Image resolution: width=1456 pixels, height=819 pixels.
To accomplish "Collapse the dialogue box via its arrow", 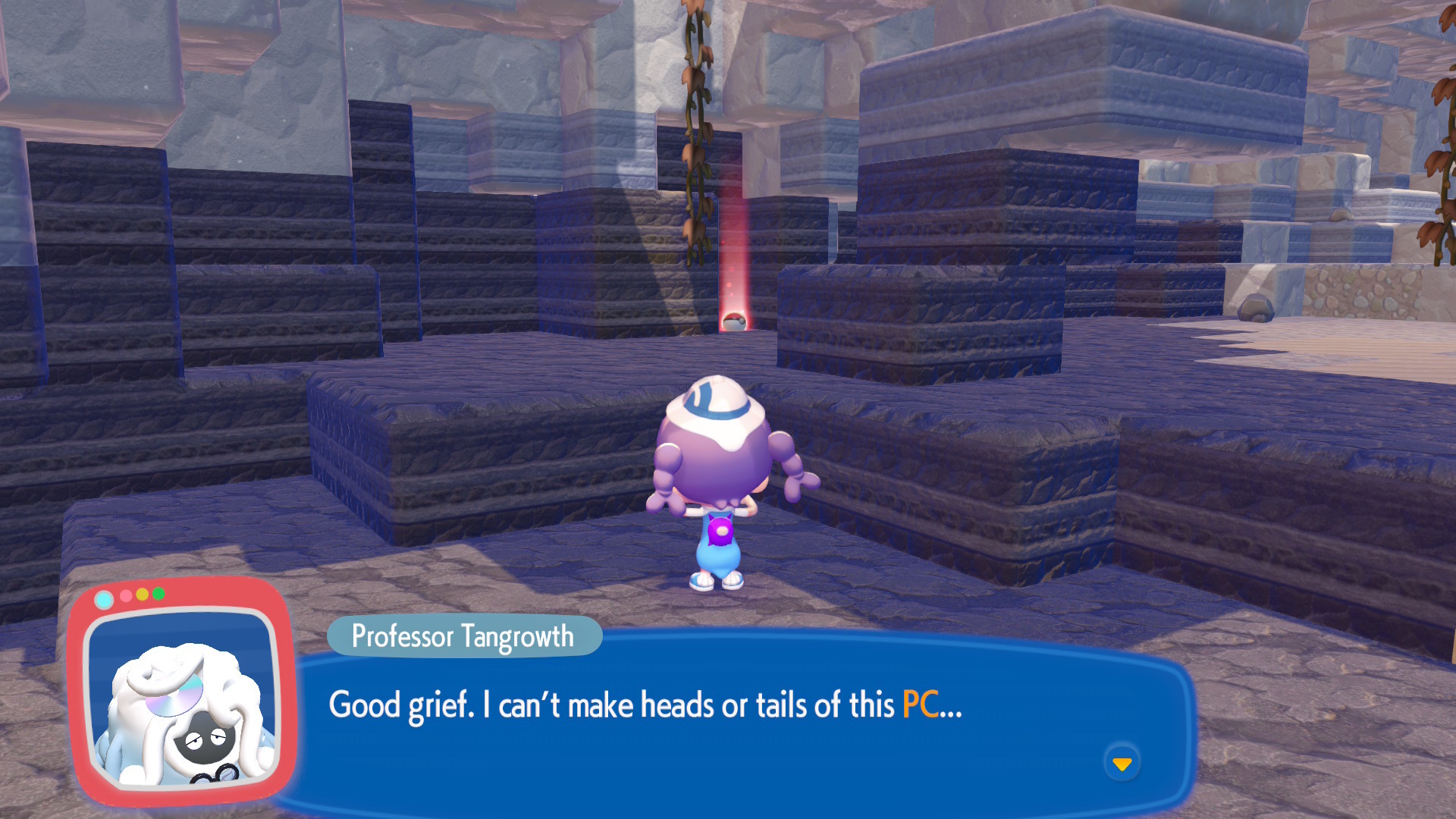I will pos(1123,765).
